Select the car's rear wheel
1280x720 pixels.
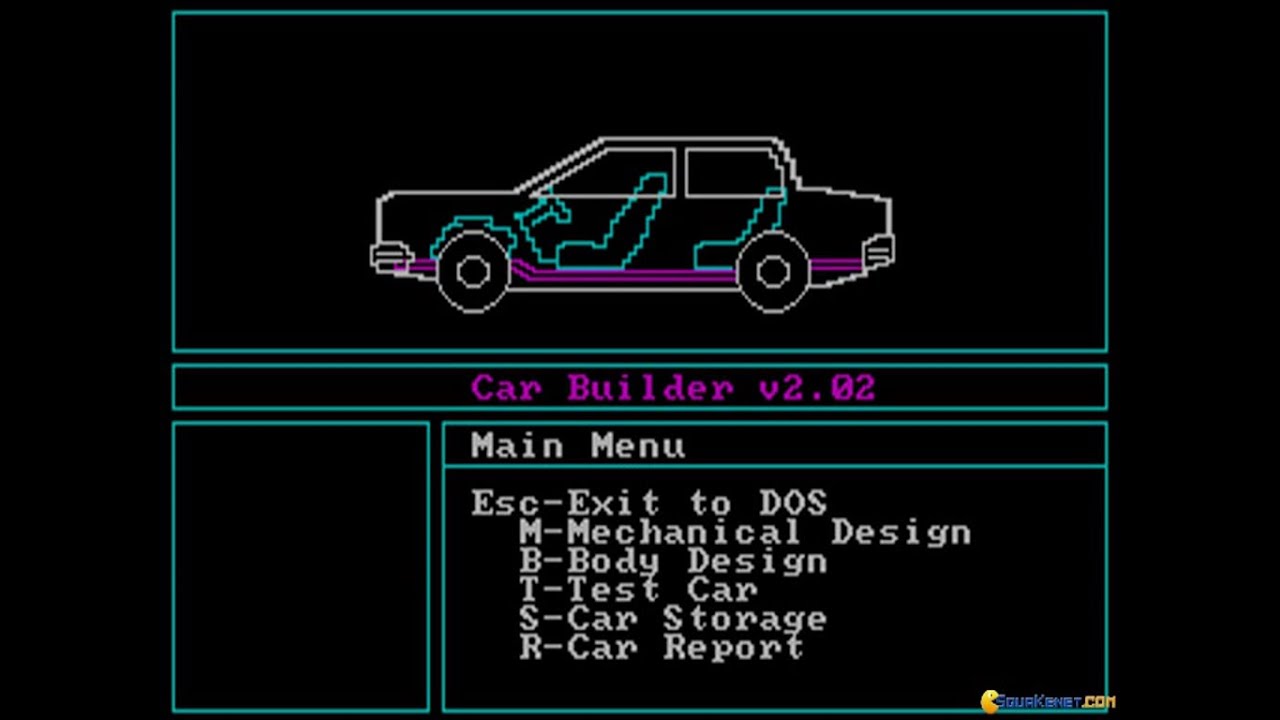774,271
